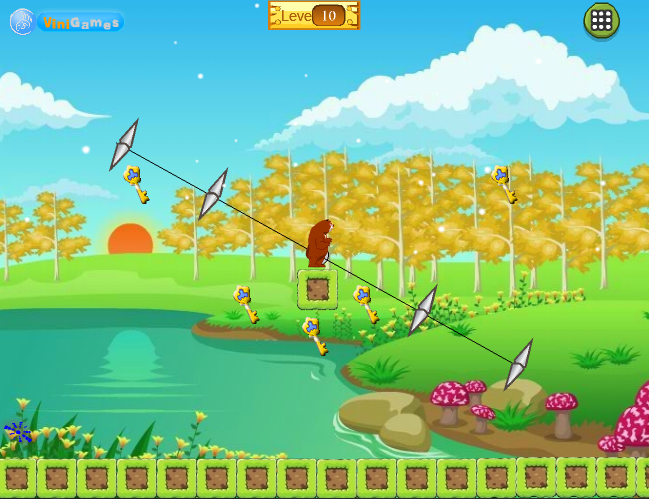Click the ViniGames logo link
This screenshot has height=499, width=649.
pyautogui.click(x=67, y=22)
